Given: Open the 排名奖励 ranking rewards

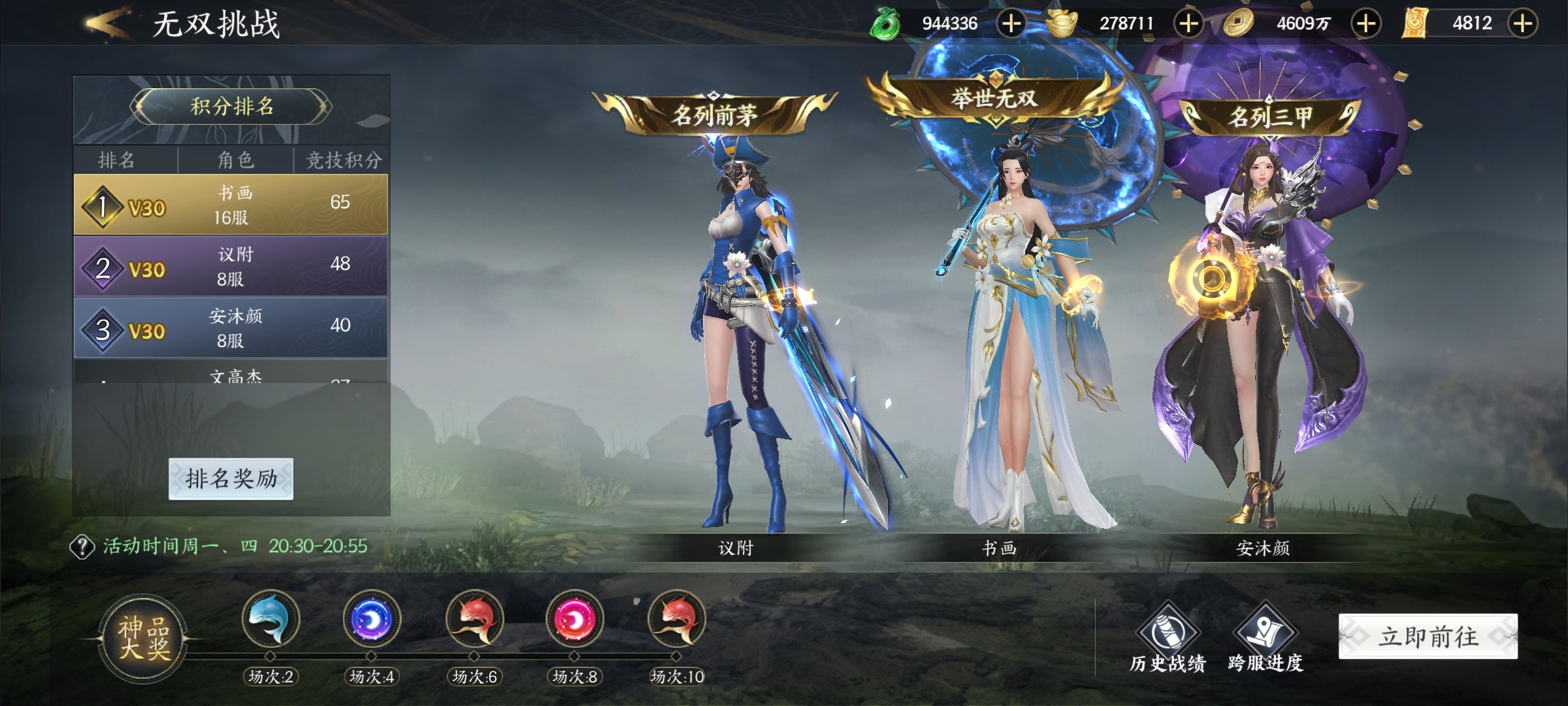Looking at the screenshot, I should 231,479.
